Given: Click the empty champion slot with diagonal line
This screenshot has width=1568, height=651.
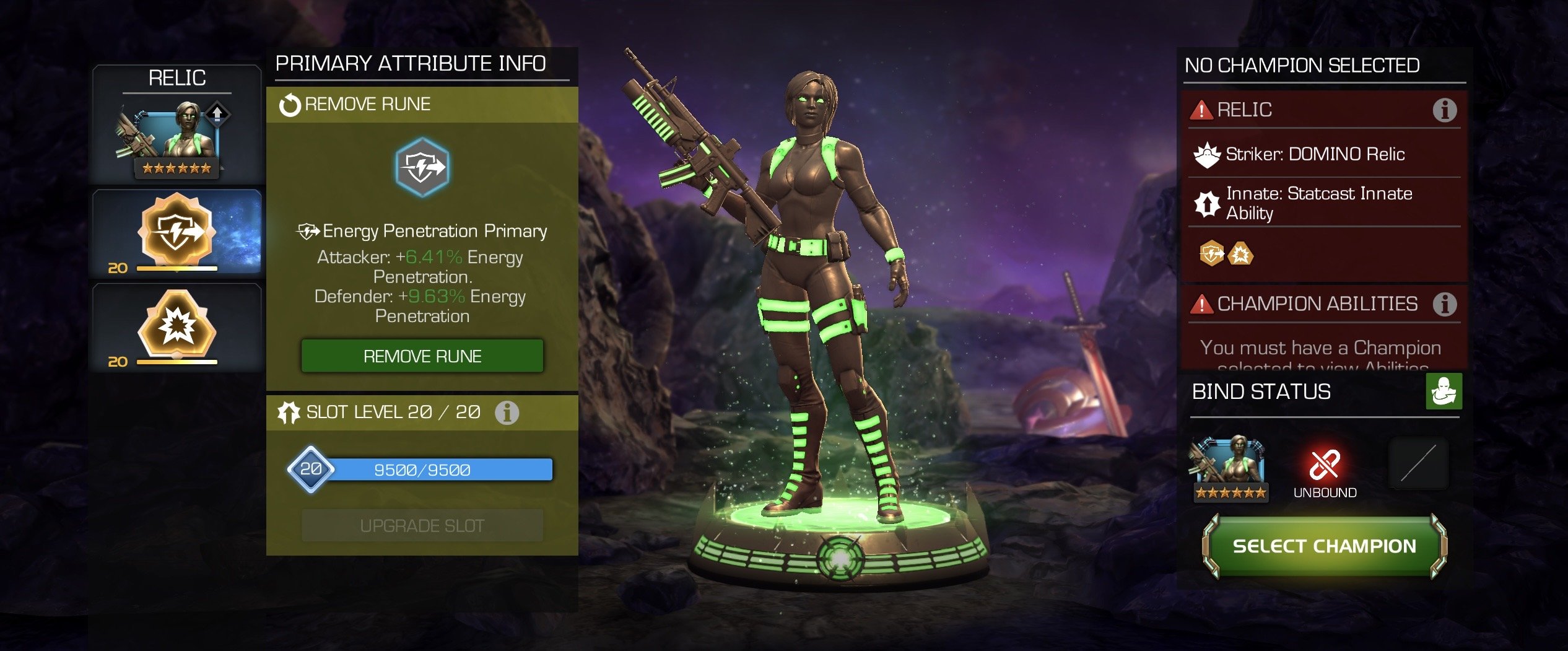Looking at the screenshot, I should coord(1418,463).
